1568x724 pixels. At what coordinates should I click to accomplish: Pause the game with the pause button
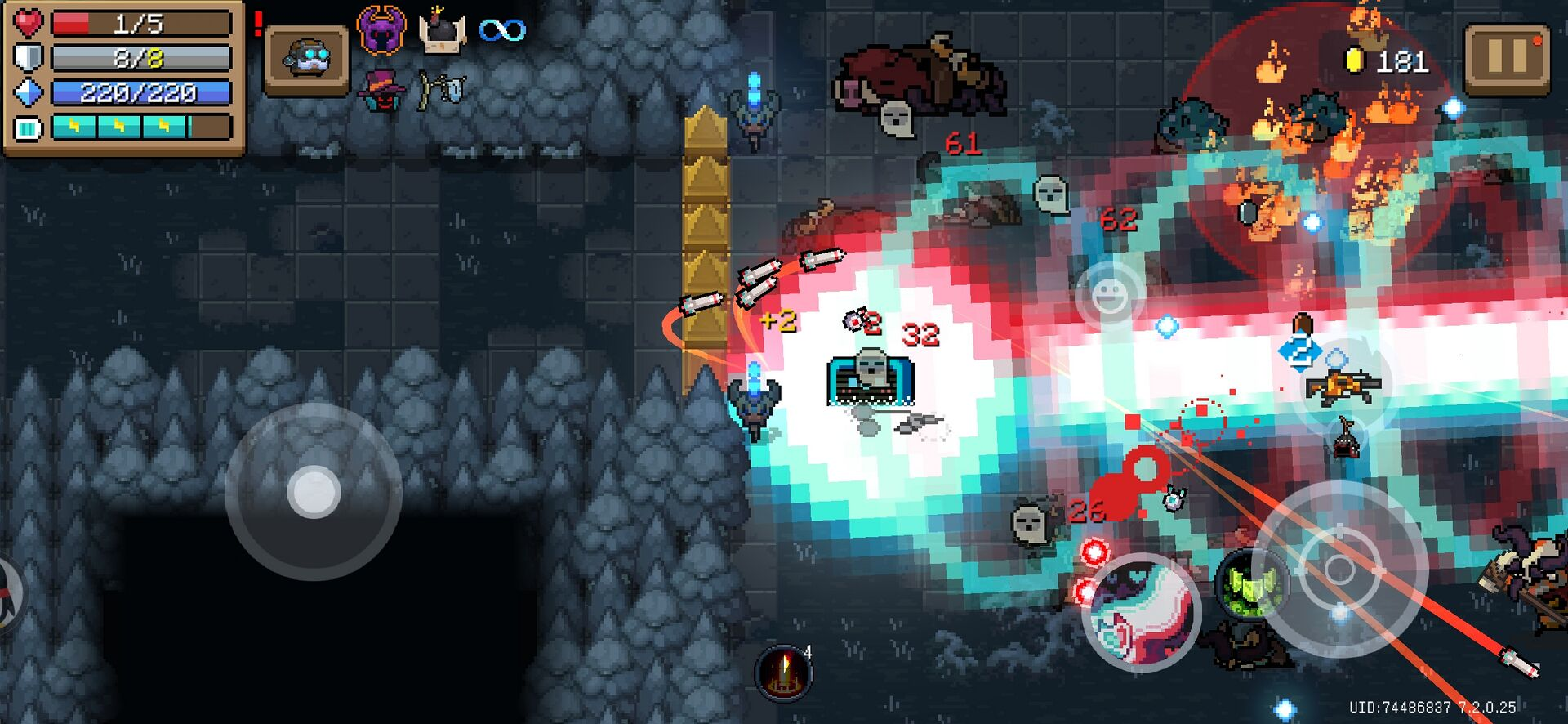(1506, 57)
